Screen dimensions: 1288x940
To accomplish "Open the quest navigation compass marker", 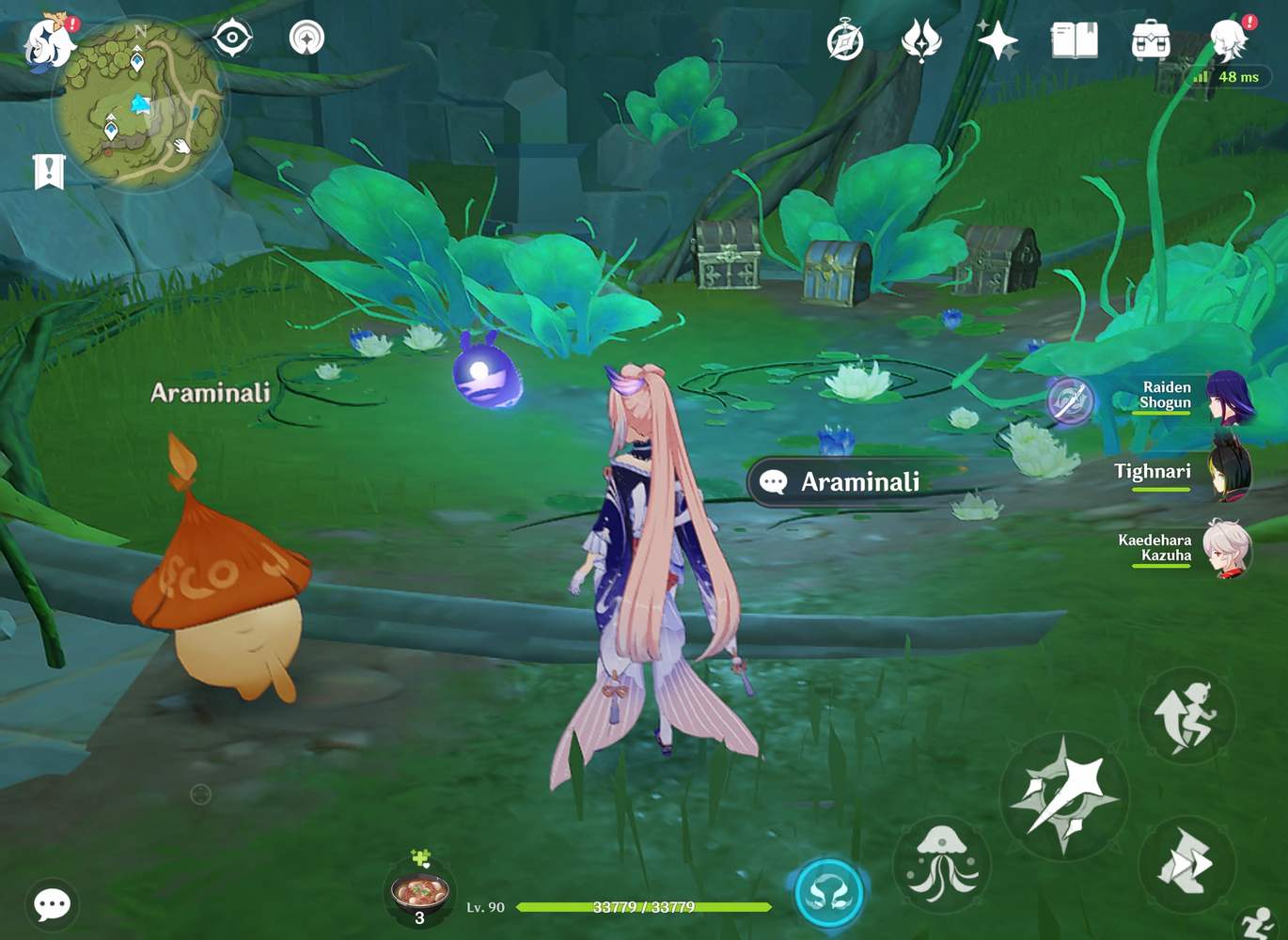I will (x=305, y=39).
